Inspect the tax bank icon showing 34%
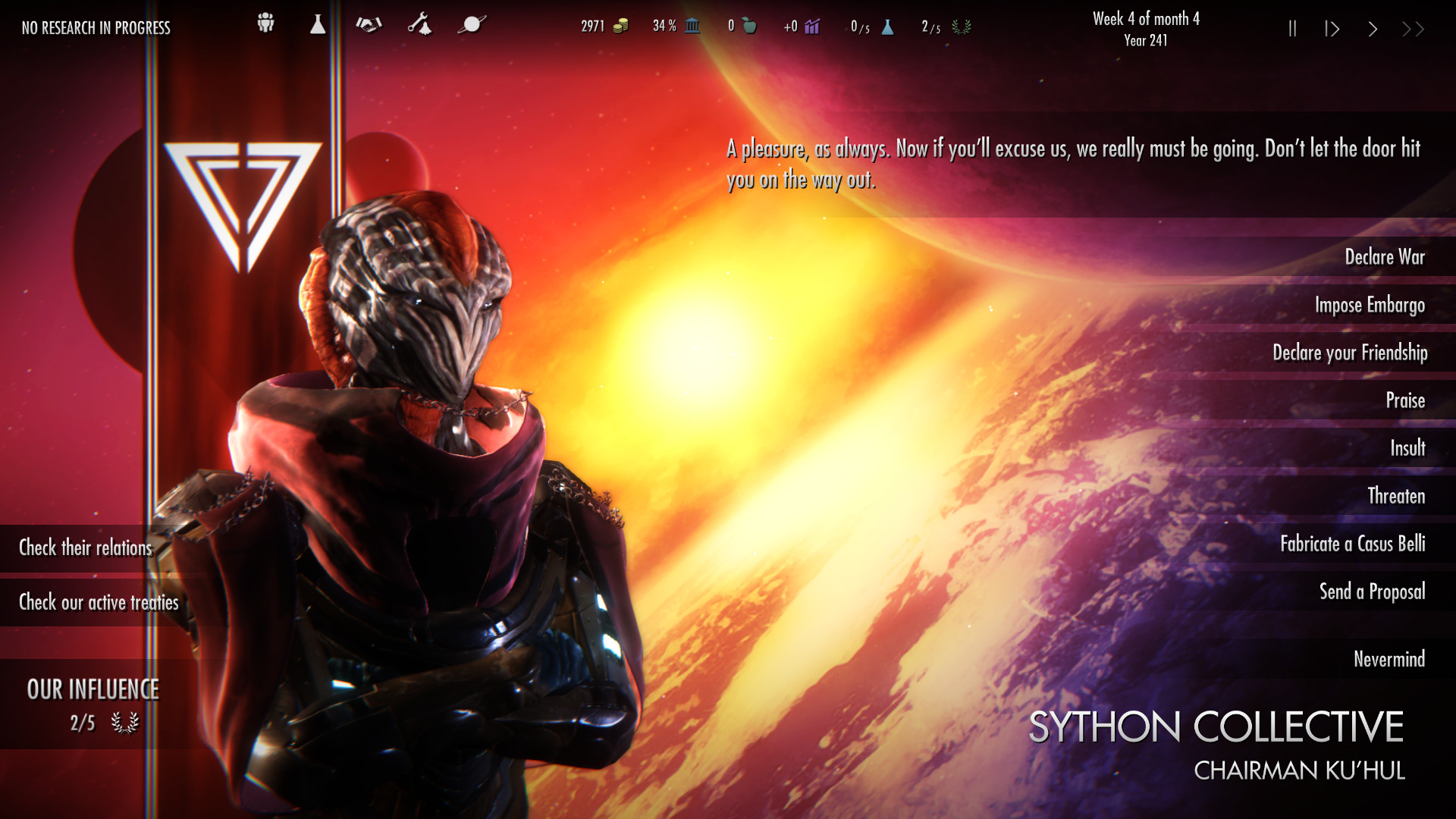Image resolution: width=1456 pixels, height=819 pixels. click(691, 26)
